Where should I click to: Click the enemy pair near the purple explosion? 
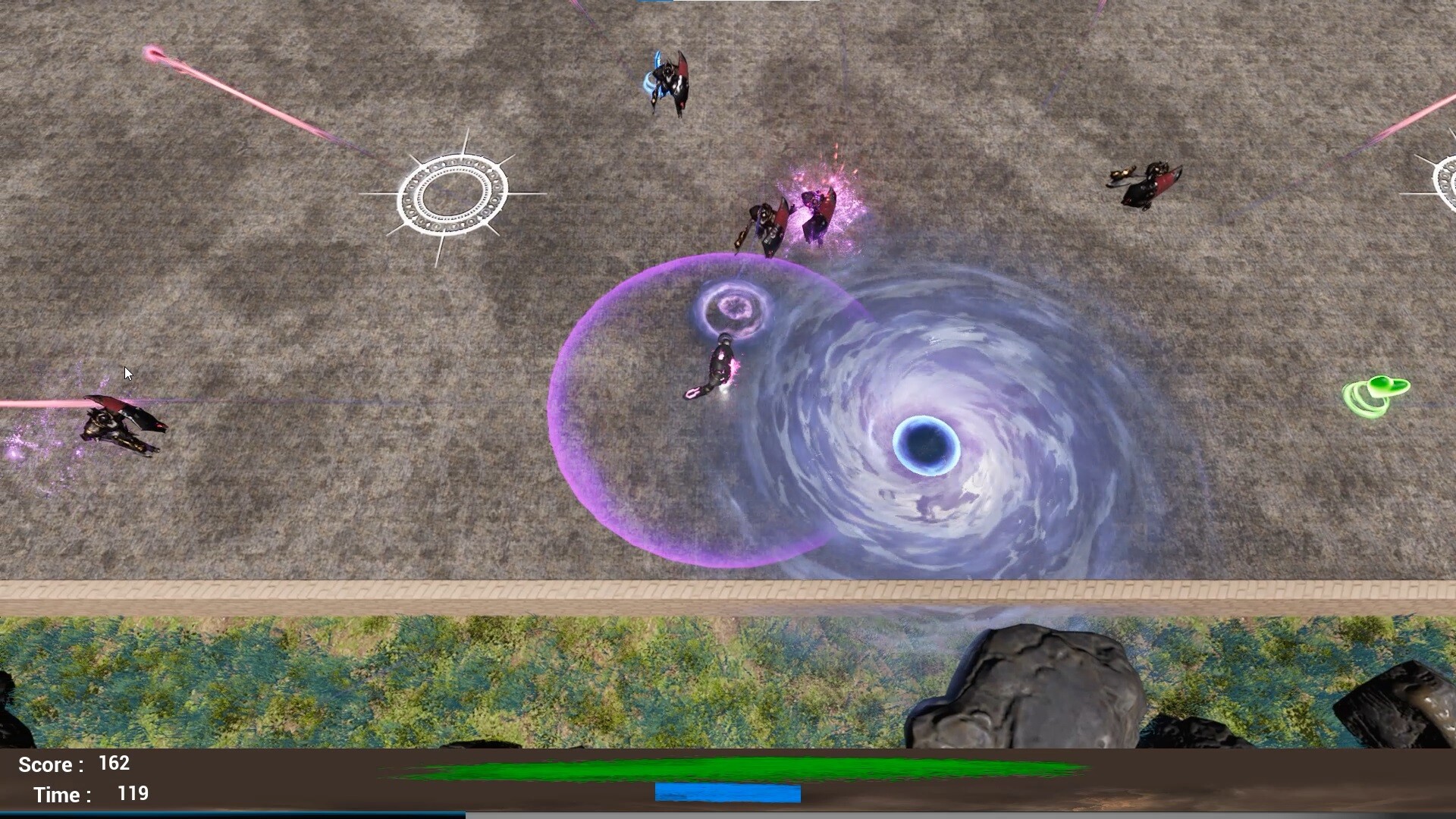(789, 220)
